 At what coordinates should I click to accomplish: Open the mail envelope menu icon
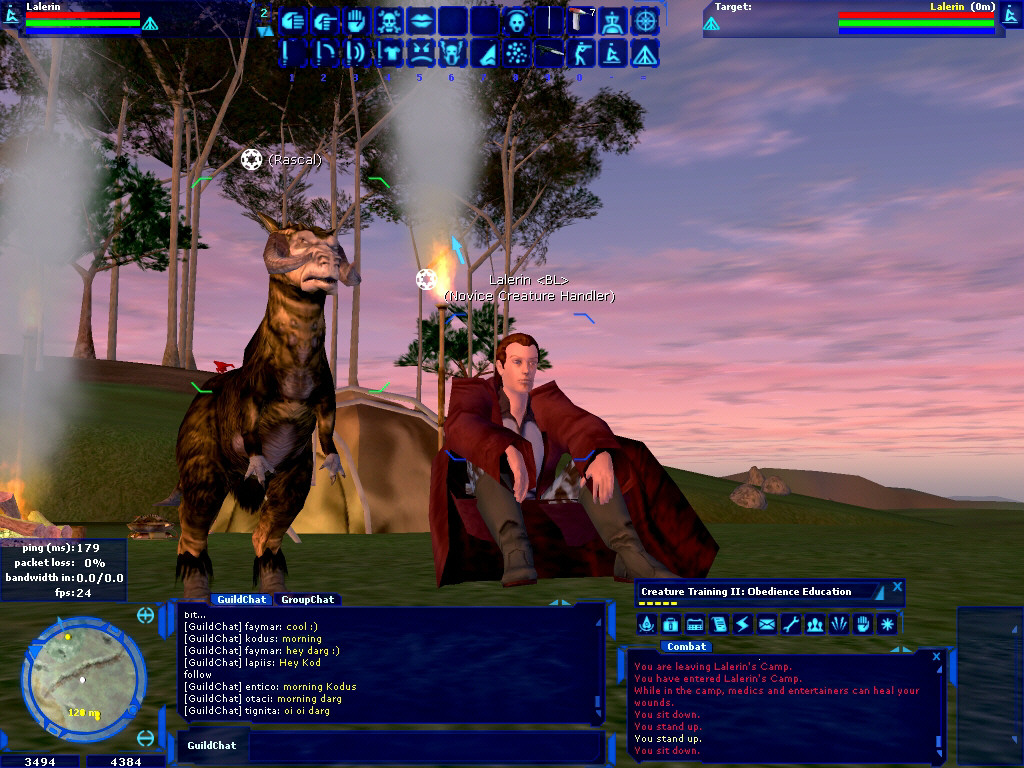pyautogui.click(x=767, y=625)
